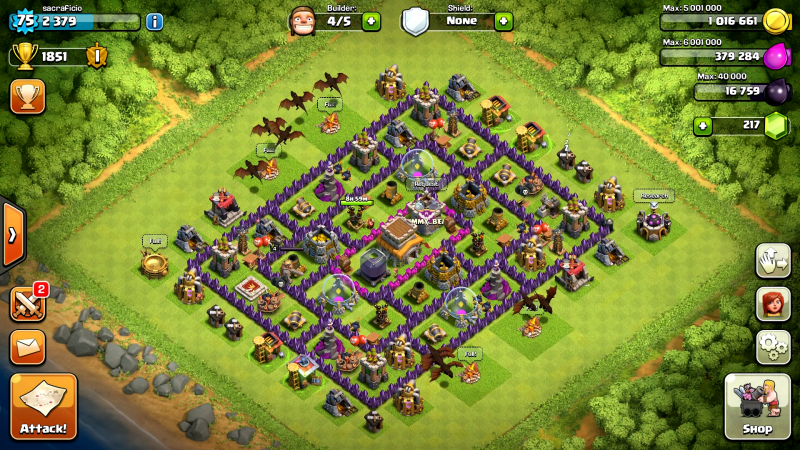
Task: Buy a shield using the green plus
Action: coord(503,21)
